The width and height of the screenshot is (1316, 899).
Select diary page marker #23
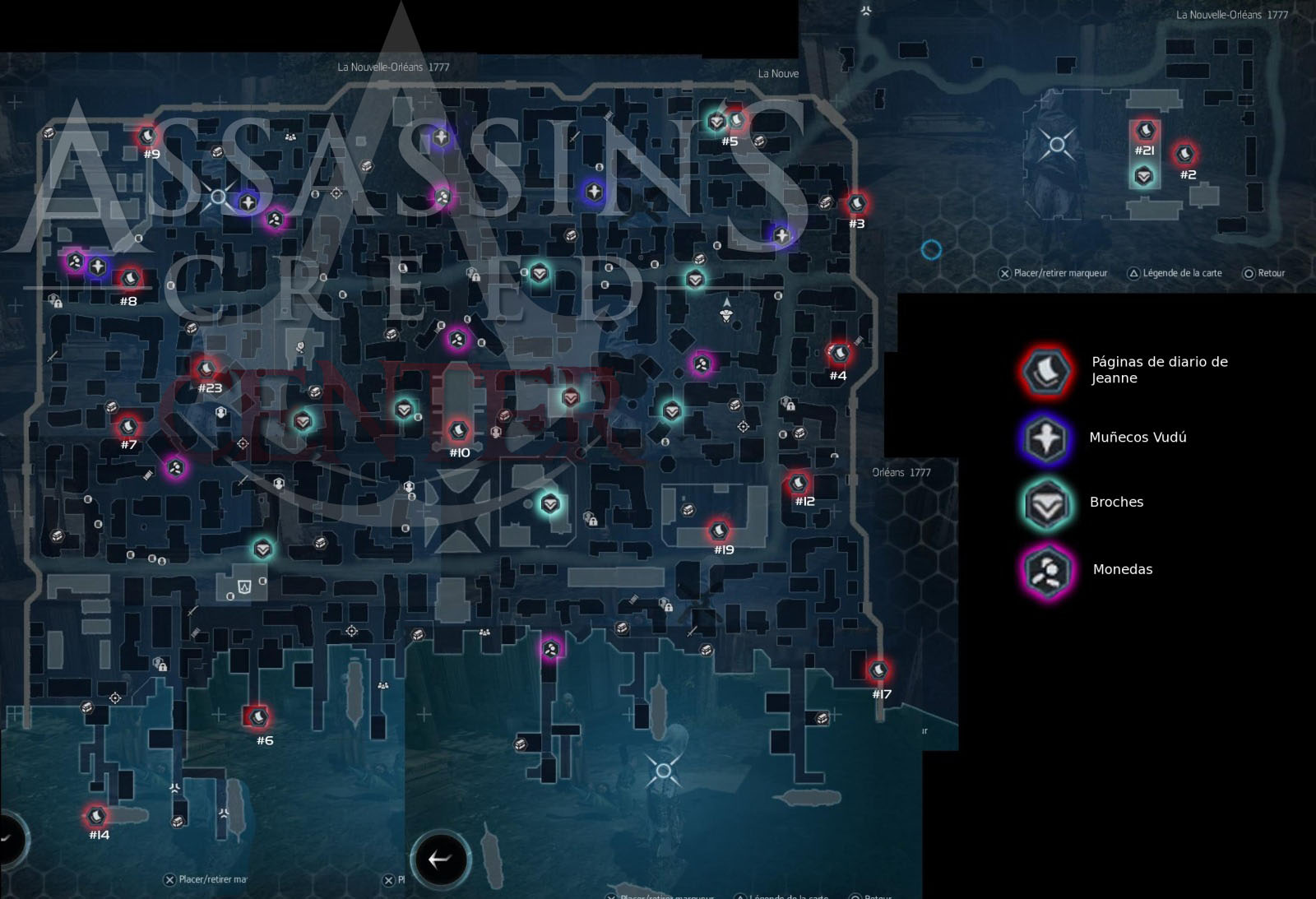click(x=206, y=368)
